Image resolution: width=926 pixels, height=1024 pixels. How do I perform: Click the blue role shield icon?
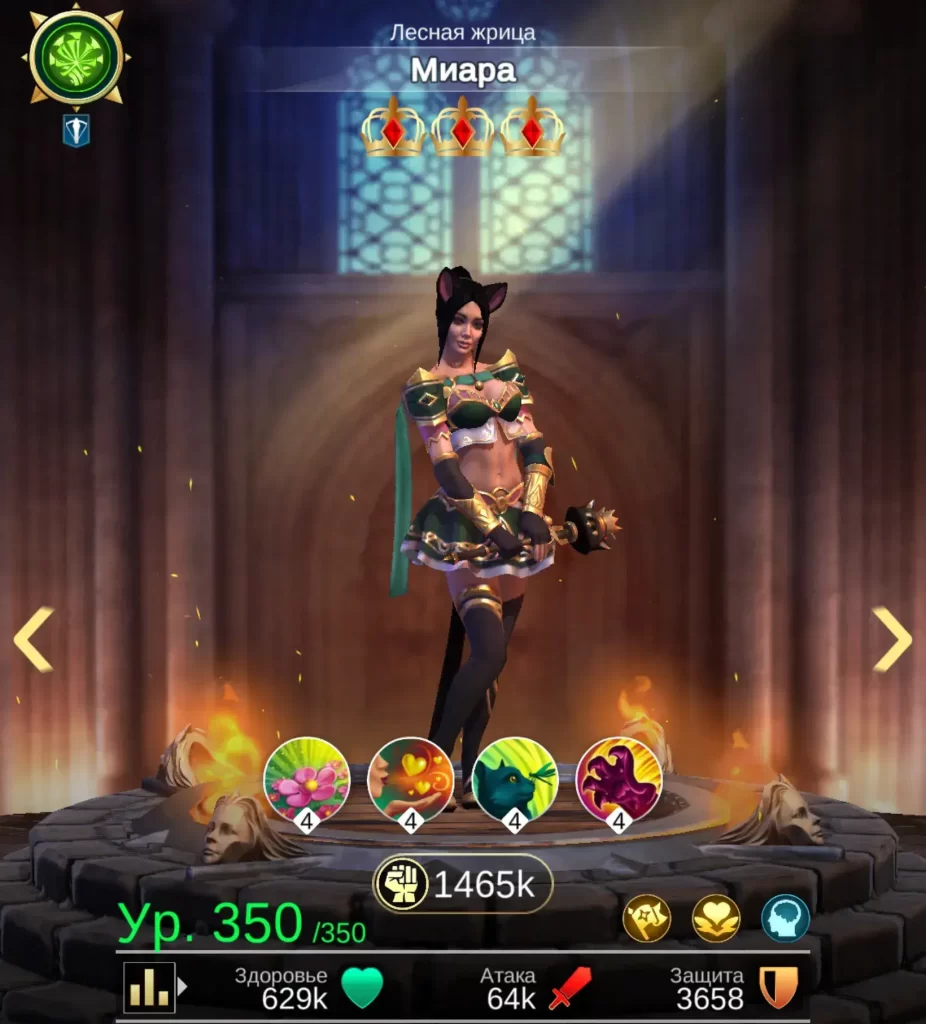tap(76, 130)
